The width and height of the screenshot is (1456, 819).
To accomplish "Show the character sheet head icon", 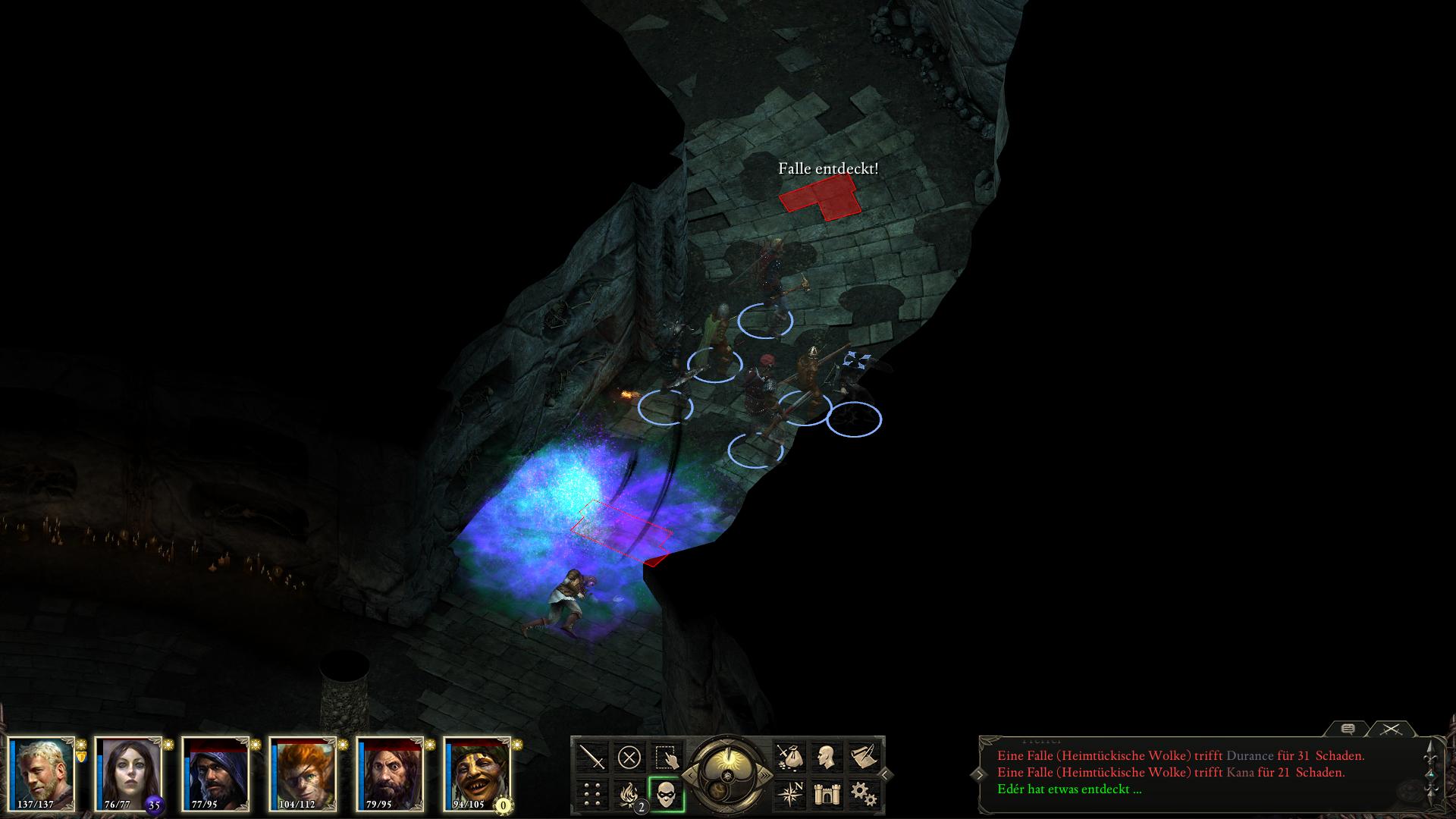I will (x=827, y=757).
